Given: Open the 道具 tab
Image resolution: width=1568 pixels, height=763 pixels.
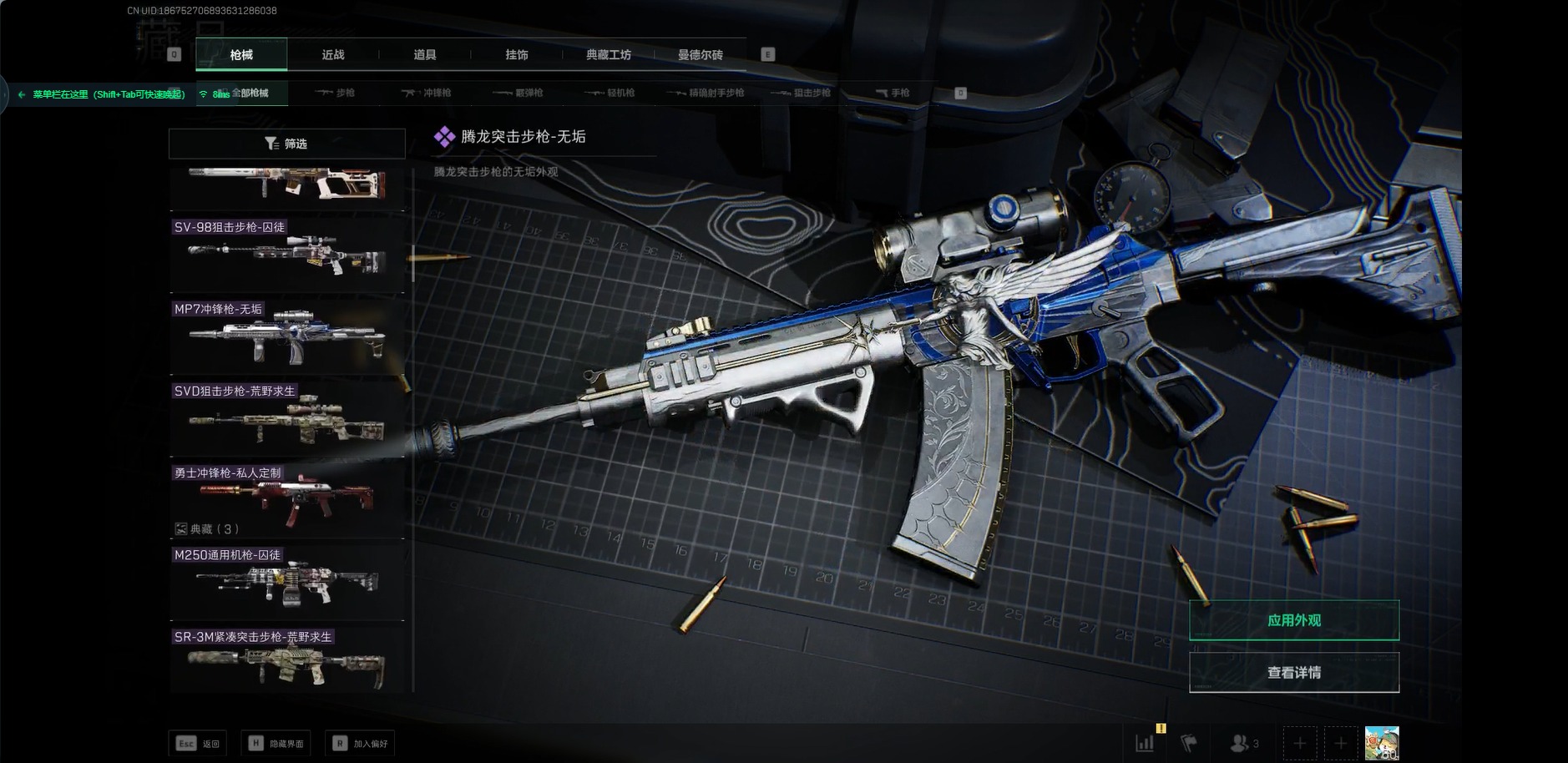Looking at the screenshot, I should pos(425,55).
